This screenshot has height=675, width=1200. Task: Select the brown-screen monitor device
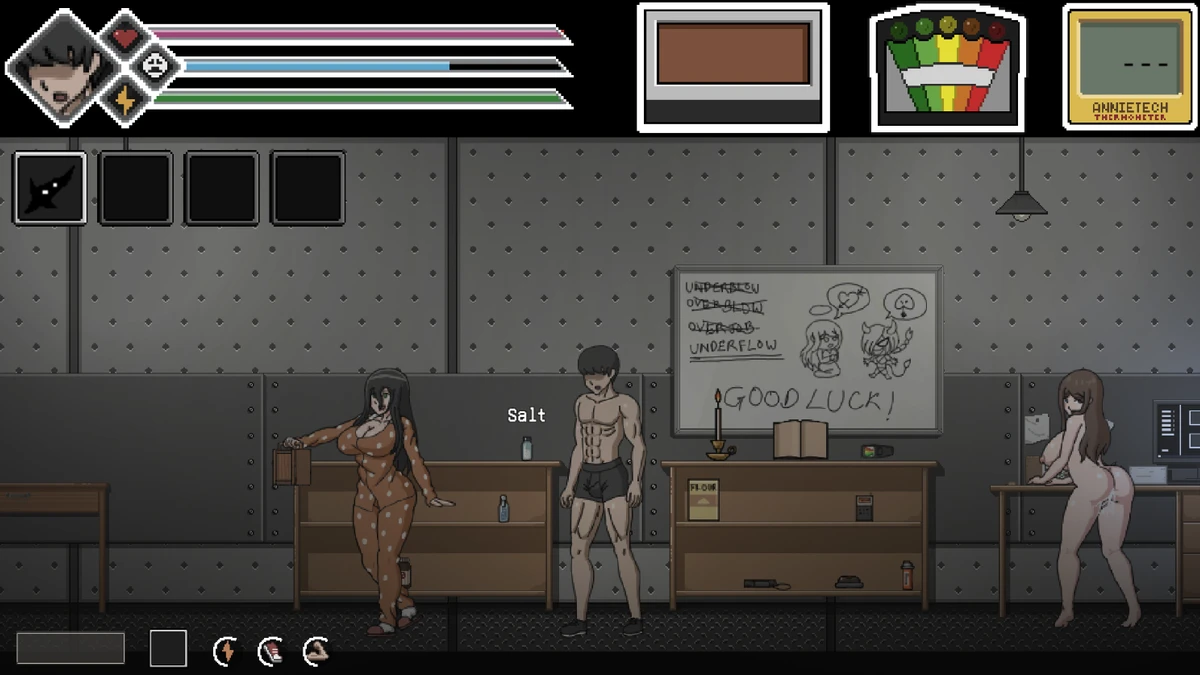click(733, 68)
